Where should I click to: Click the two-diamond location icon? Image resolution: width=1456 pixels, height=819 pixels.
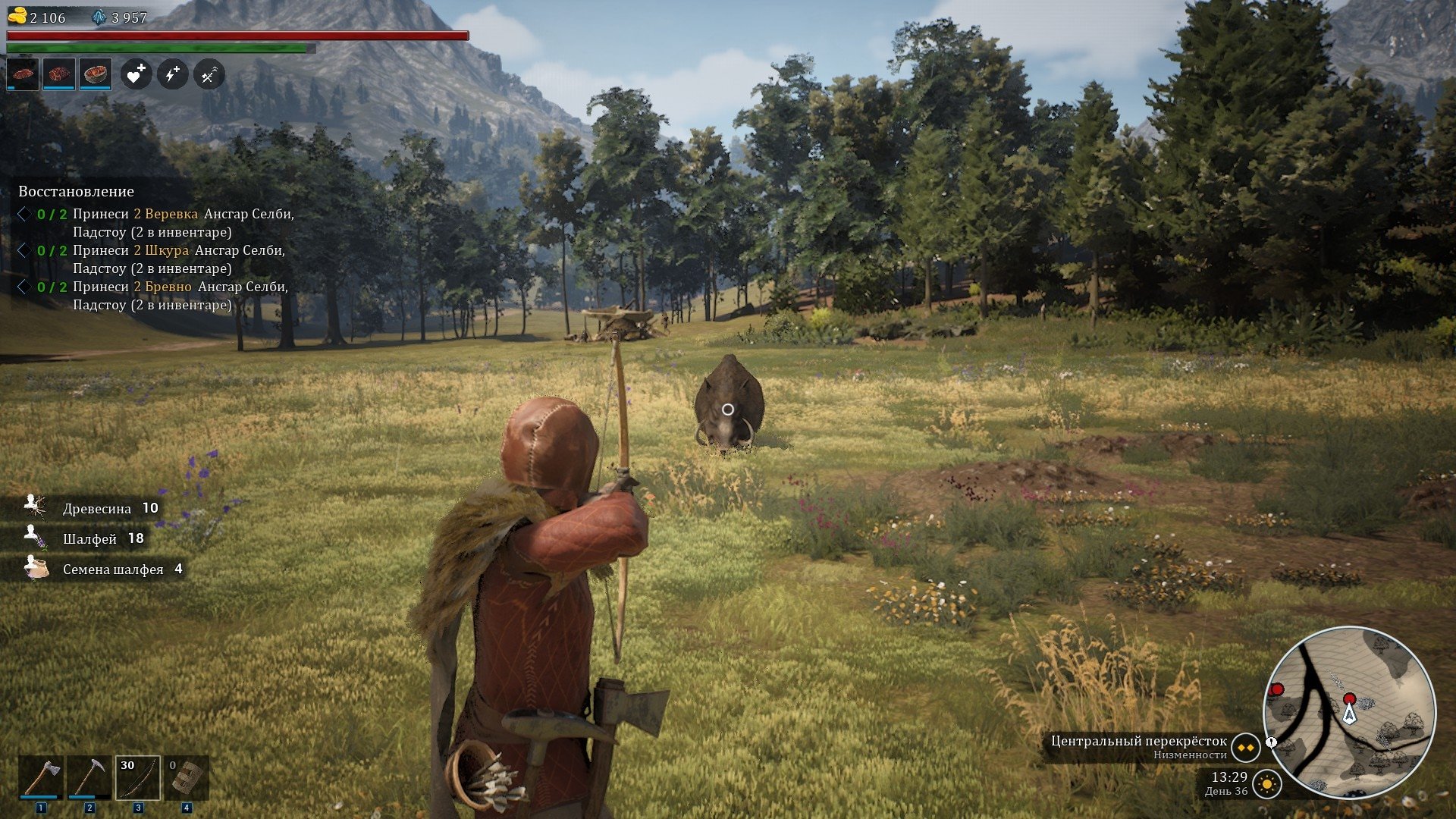point(1245,748)
